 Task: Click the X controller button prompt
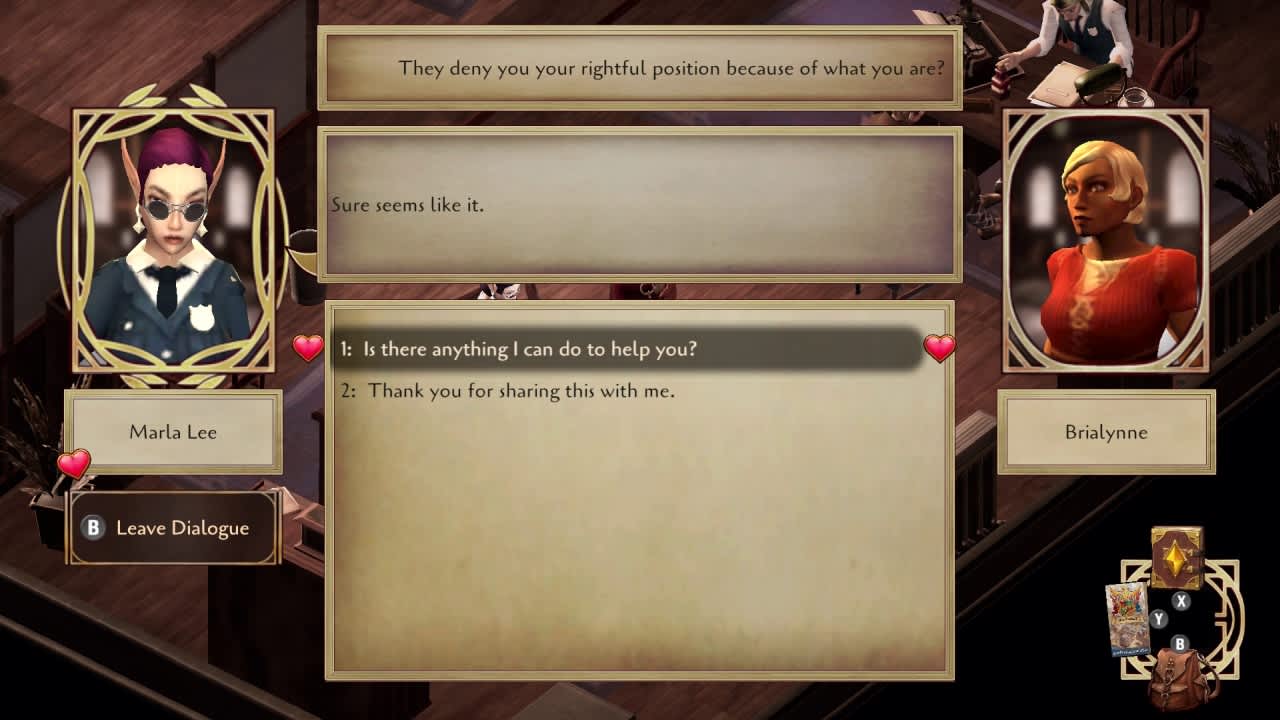[x=1180, y=600]
